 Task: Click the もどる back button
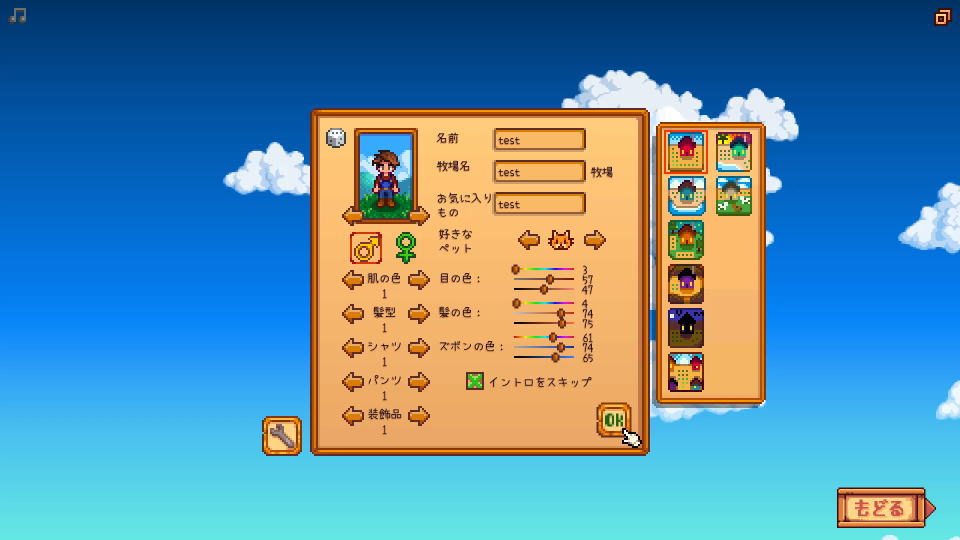pyautogui.click(x=880, y=508)
